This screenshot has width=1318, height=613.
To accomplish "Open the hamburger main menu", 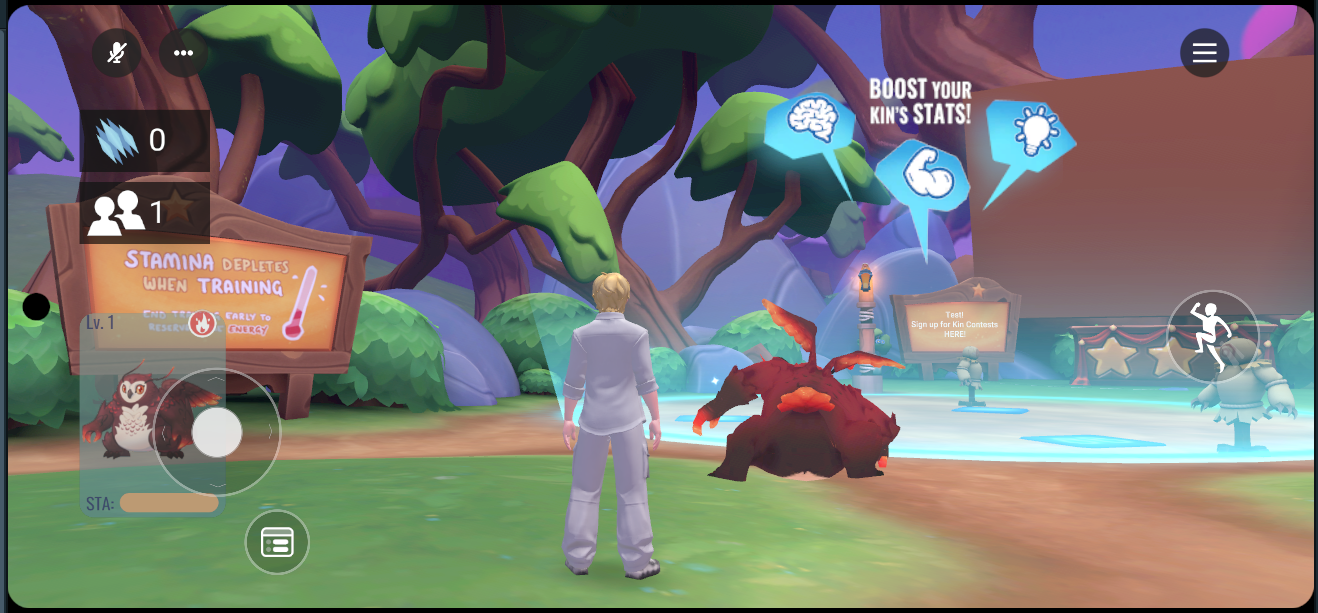I will (1204, 53).
